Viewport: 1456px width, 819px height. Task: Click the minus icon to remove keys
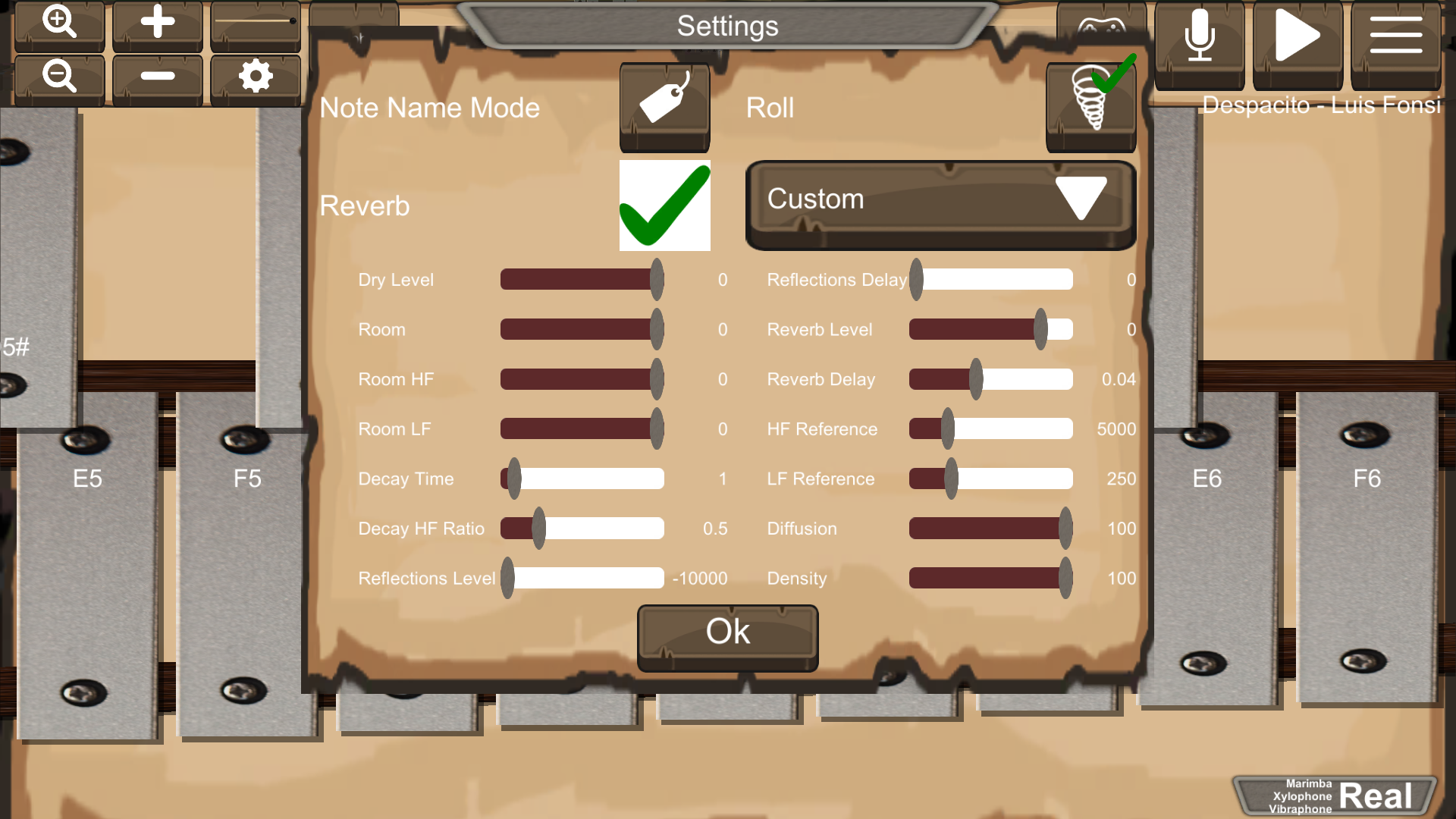[x=157, y=76]
